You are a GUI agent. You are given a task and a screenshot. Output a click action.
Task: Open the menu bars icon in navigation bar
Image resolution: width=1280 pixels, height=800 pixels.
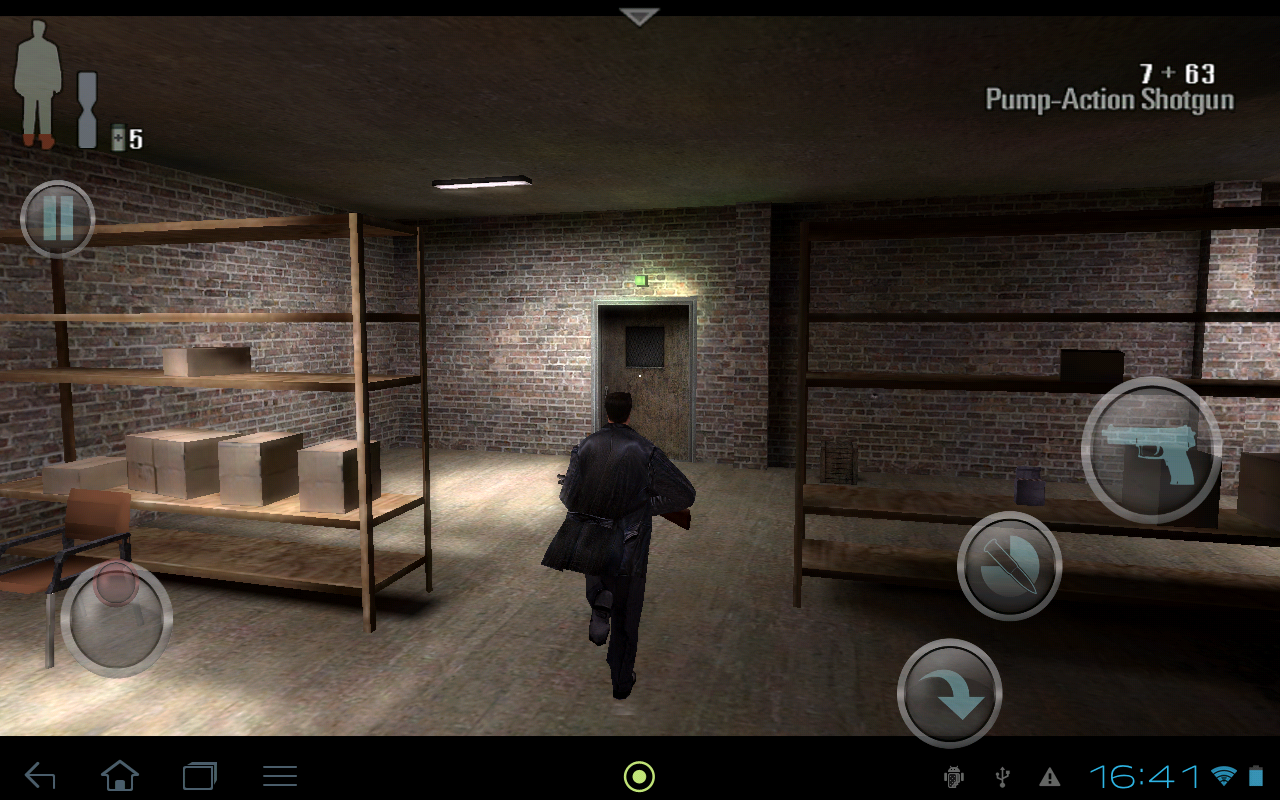279,775
